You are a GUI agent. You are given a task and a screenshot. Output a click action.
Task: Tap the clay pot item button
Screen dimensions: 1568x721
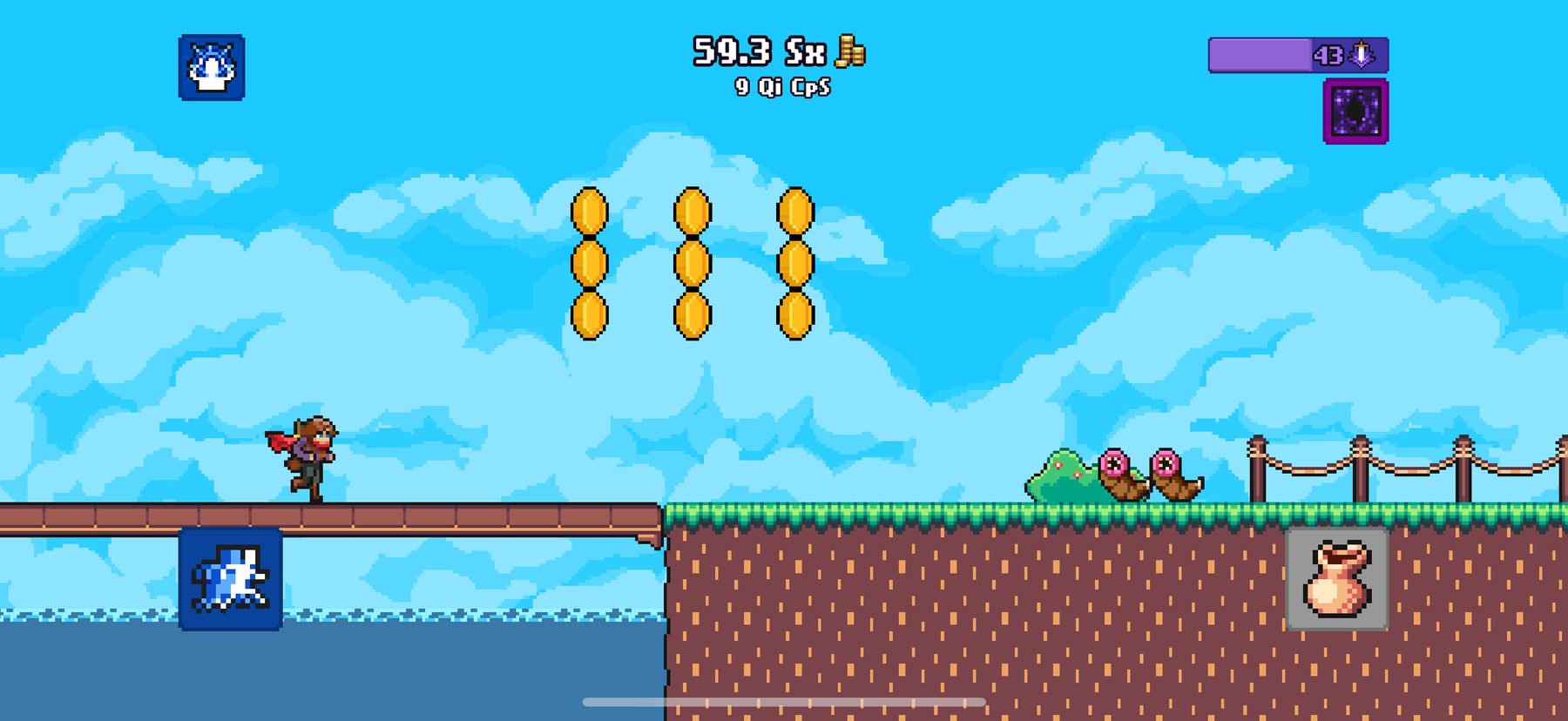[1337, 579]
